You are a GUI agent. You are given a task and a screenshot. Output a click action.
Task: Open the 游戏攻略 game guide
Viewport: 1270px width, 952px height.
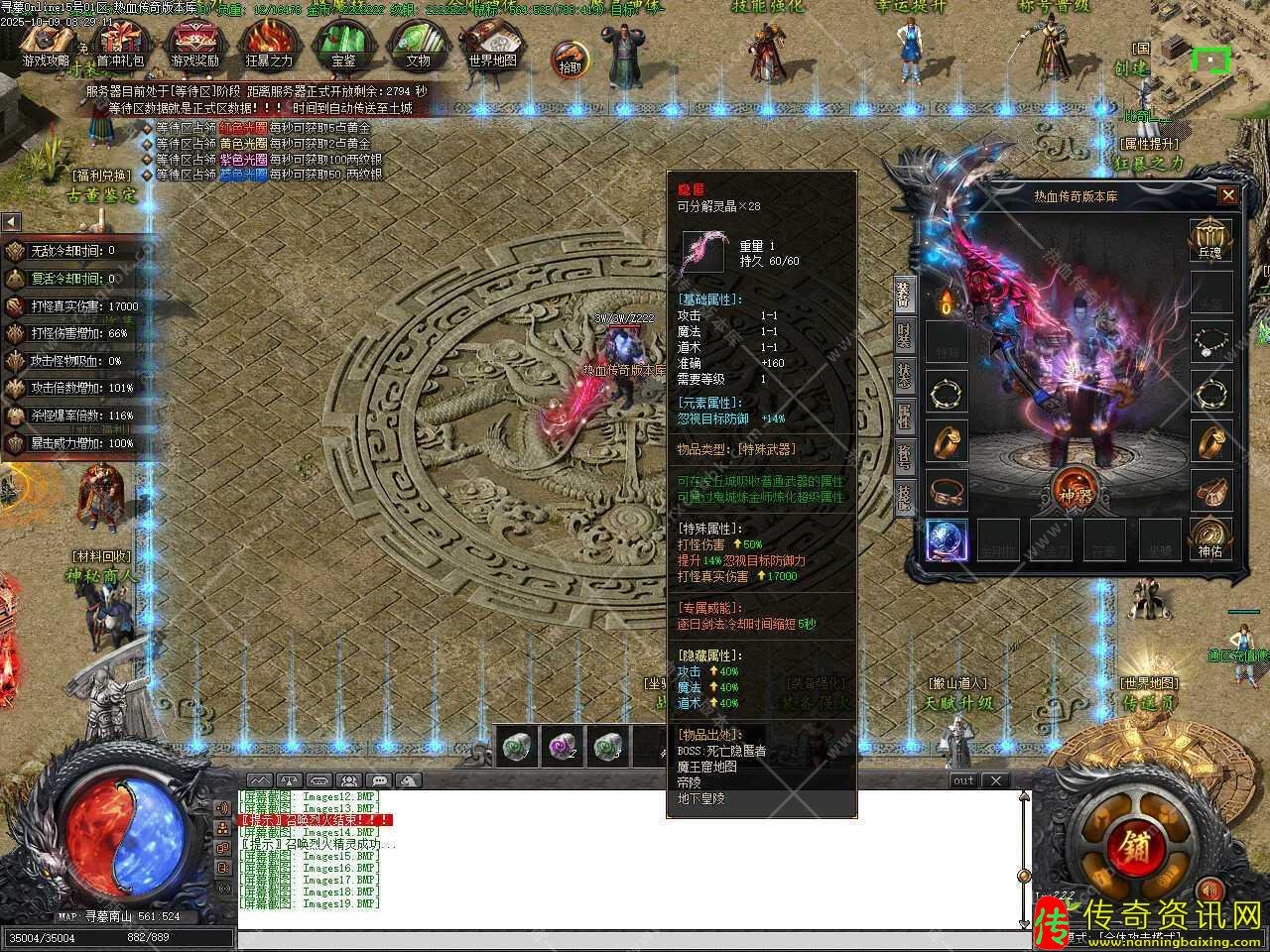tap(47, 46)
